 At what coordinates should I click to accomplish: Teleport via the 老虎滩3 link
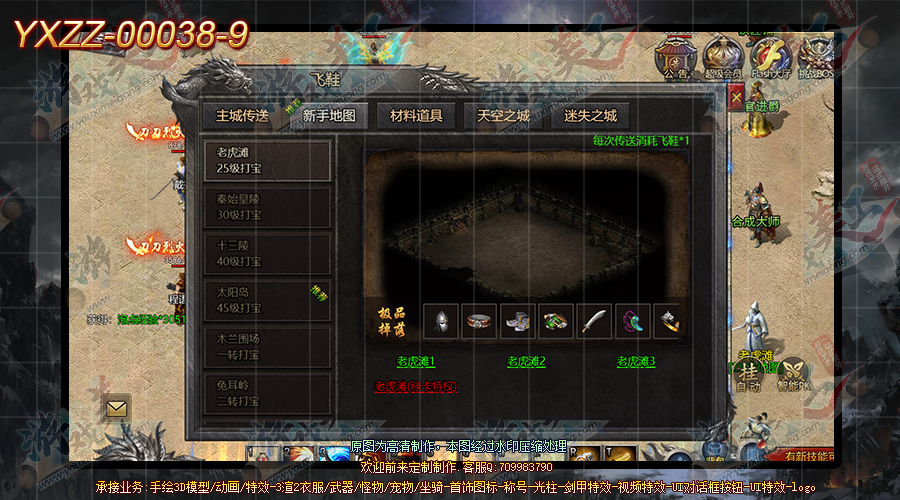(636, 361)
